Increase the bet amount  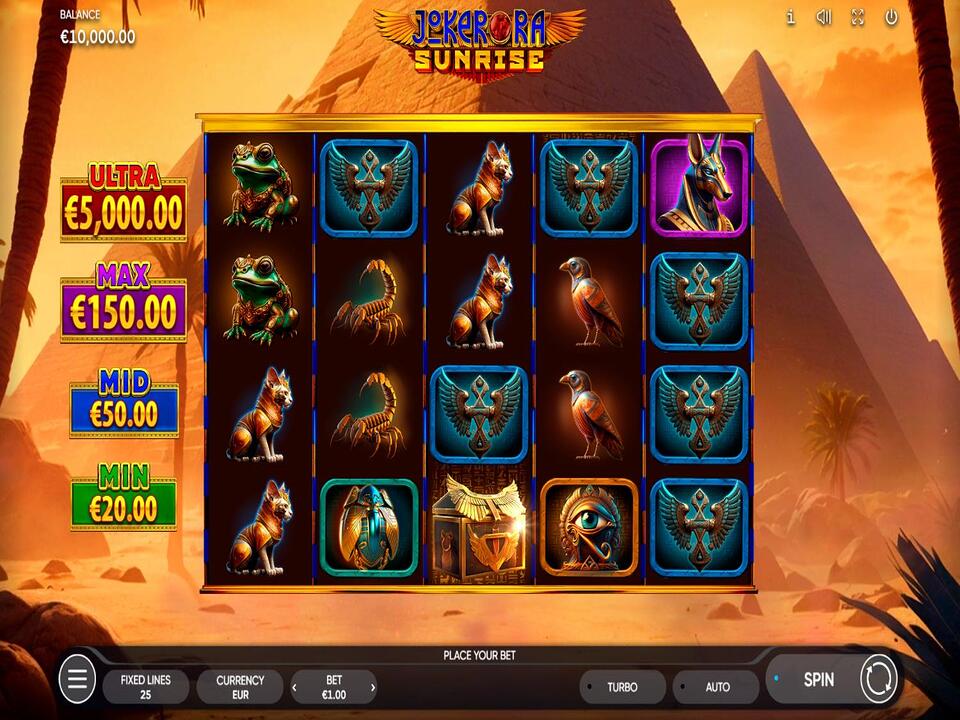click(373, 687)
